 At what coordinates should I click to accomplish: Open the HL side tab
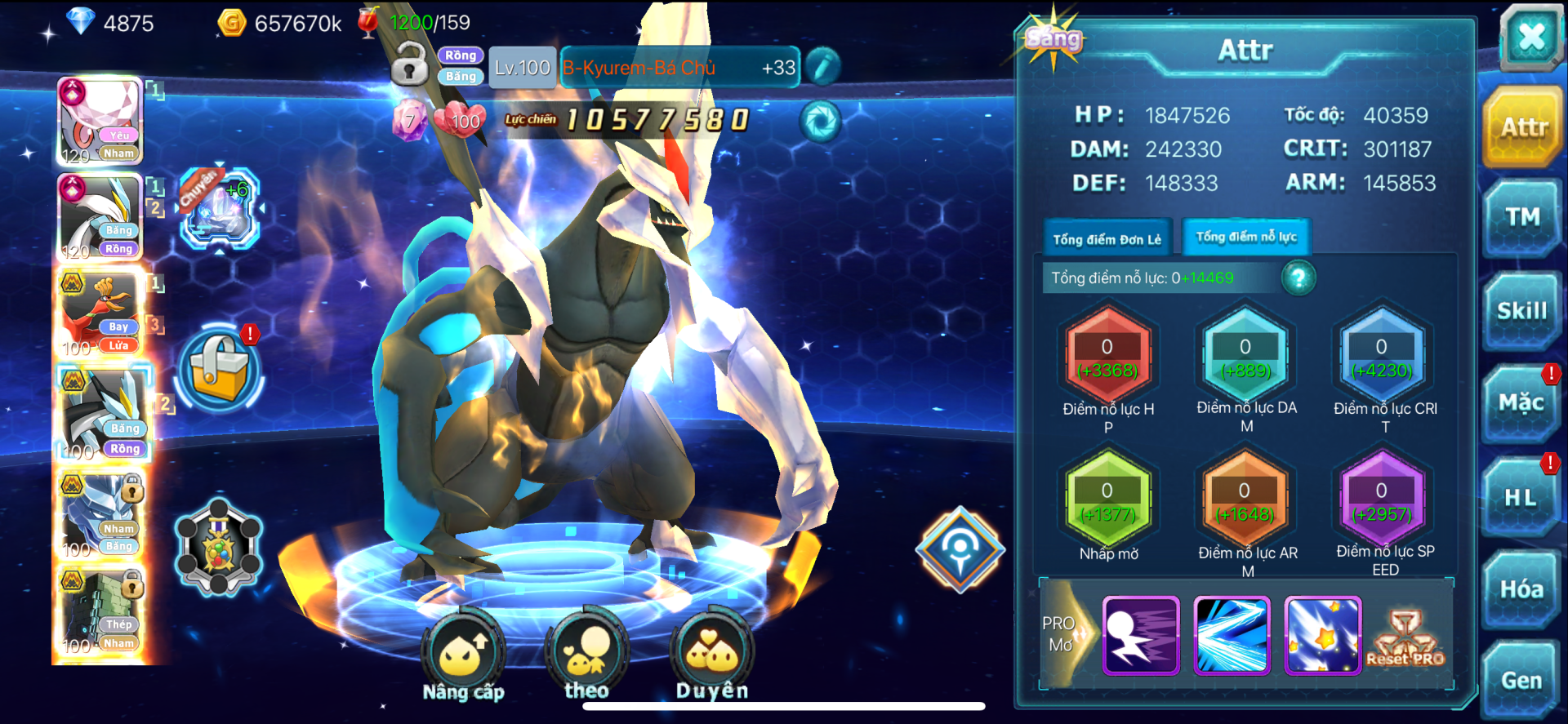click(1521, 497)
